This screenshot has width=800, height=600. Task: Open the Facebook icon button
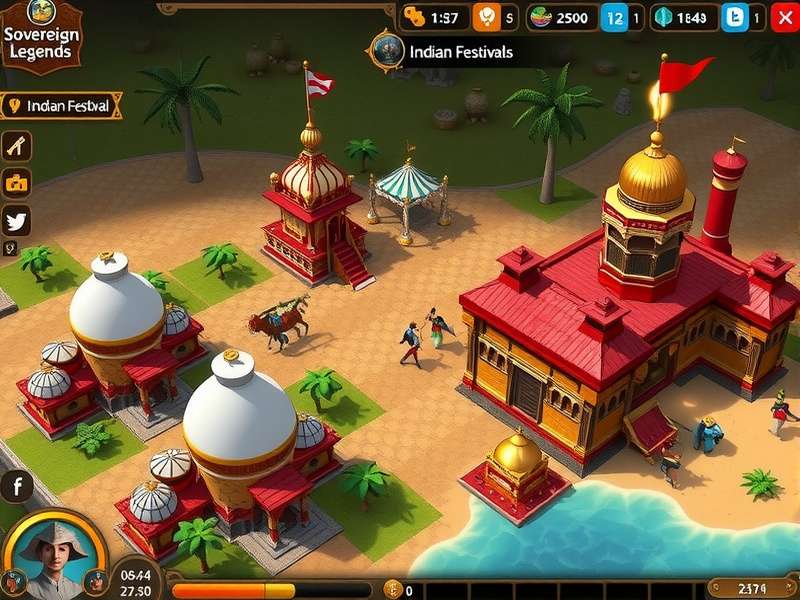(x=17, y=487)
